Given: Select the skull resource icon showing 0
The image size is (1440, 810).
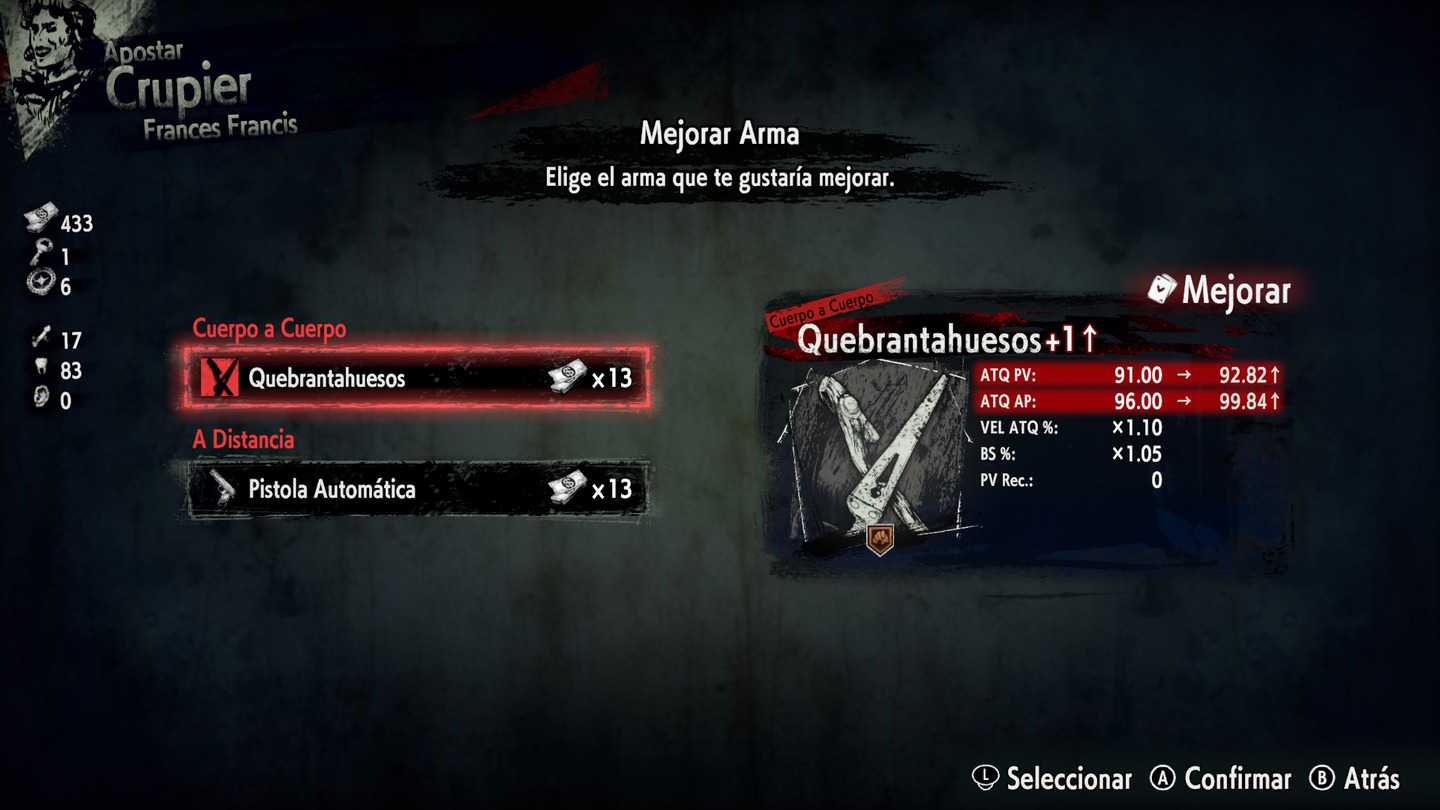Looking at the screenshot, I should coord(43,396).
